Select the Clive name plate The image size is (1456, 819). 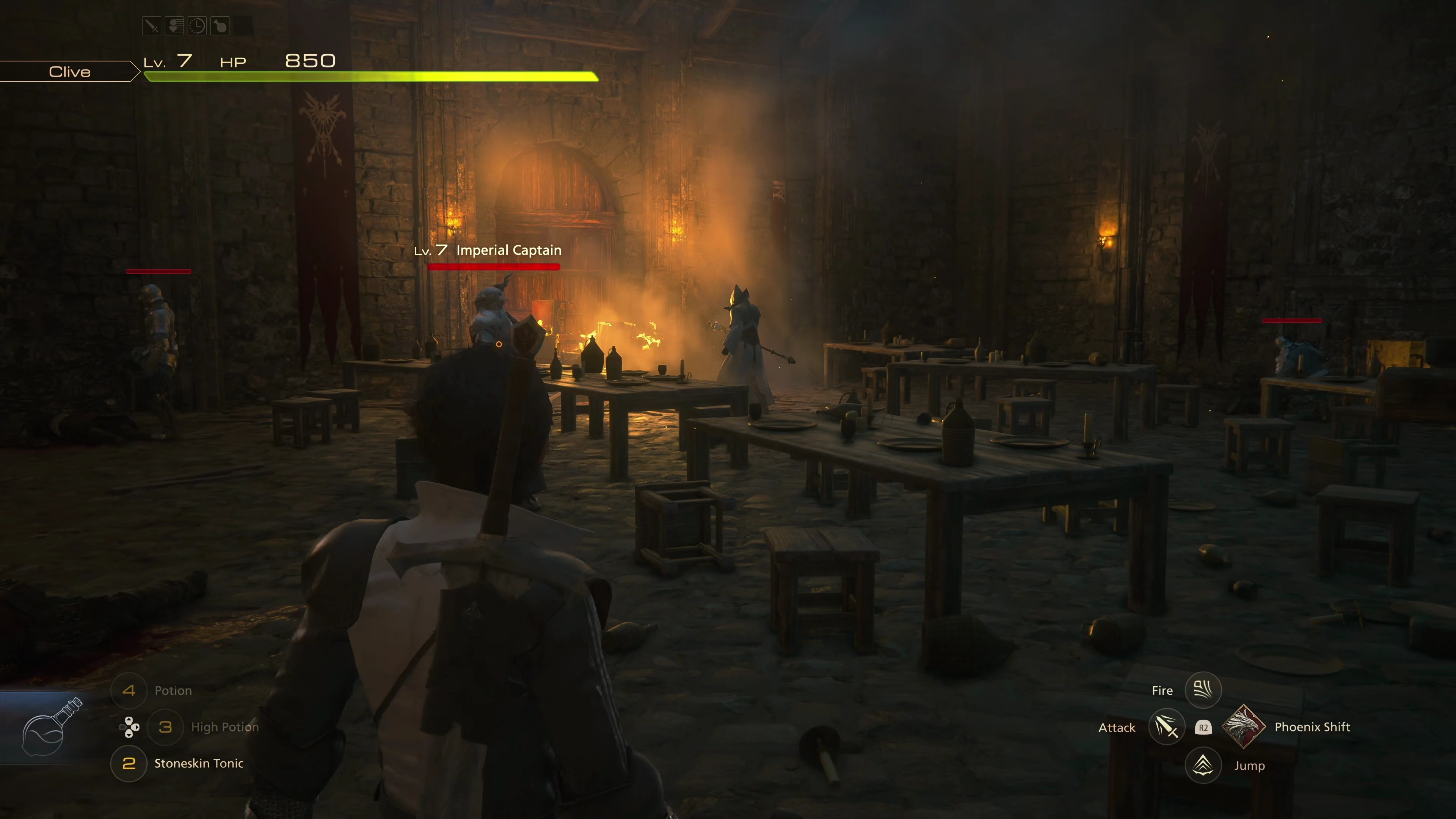click(x=69, y=72)
